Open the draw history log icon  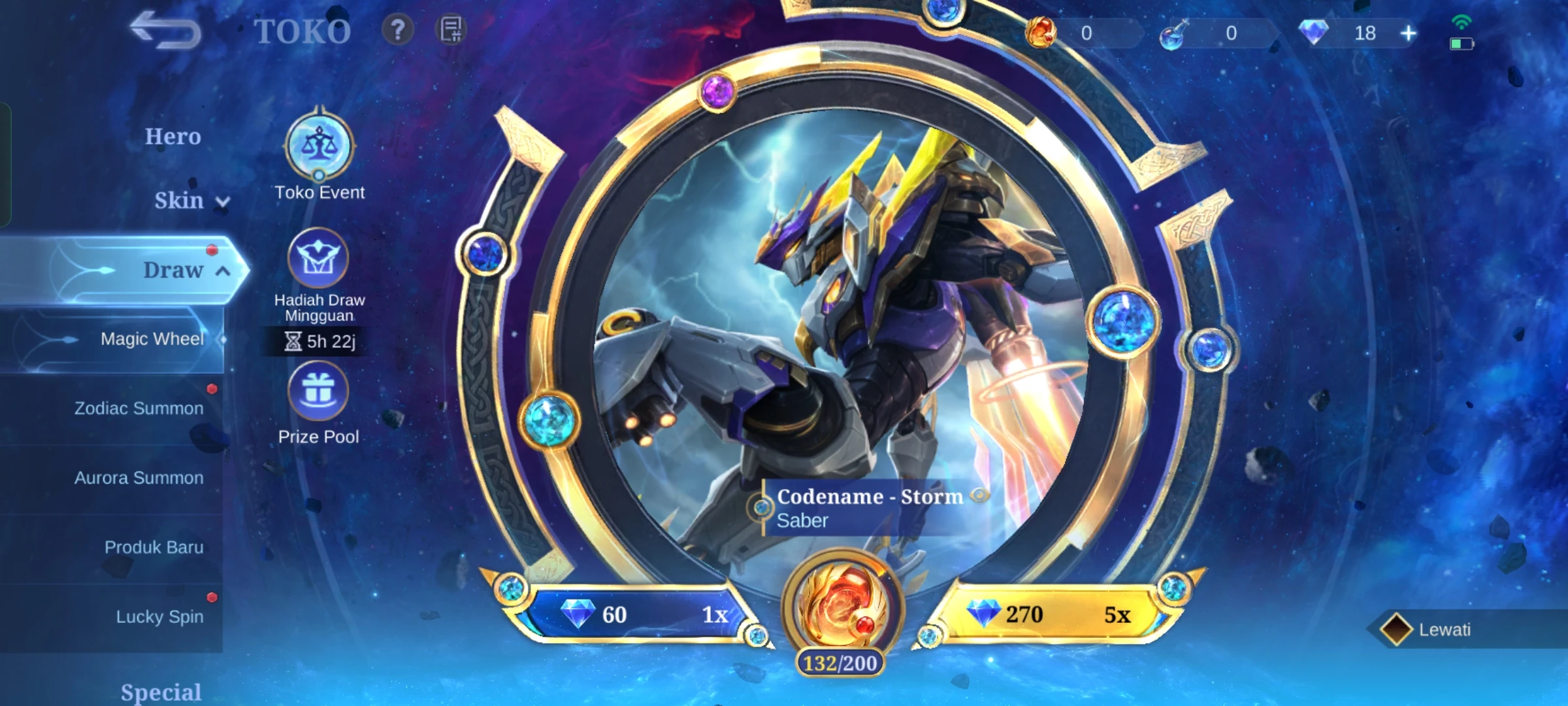451,30
